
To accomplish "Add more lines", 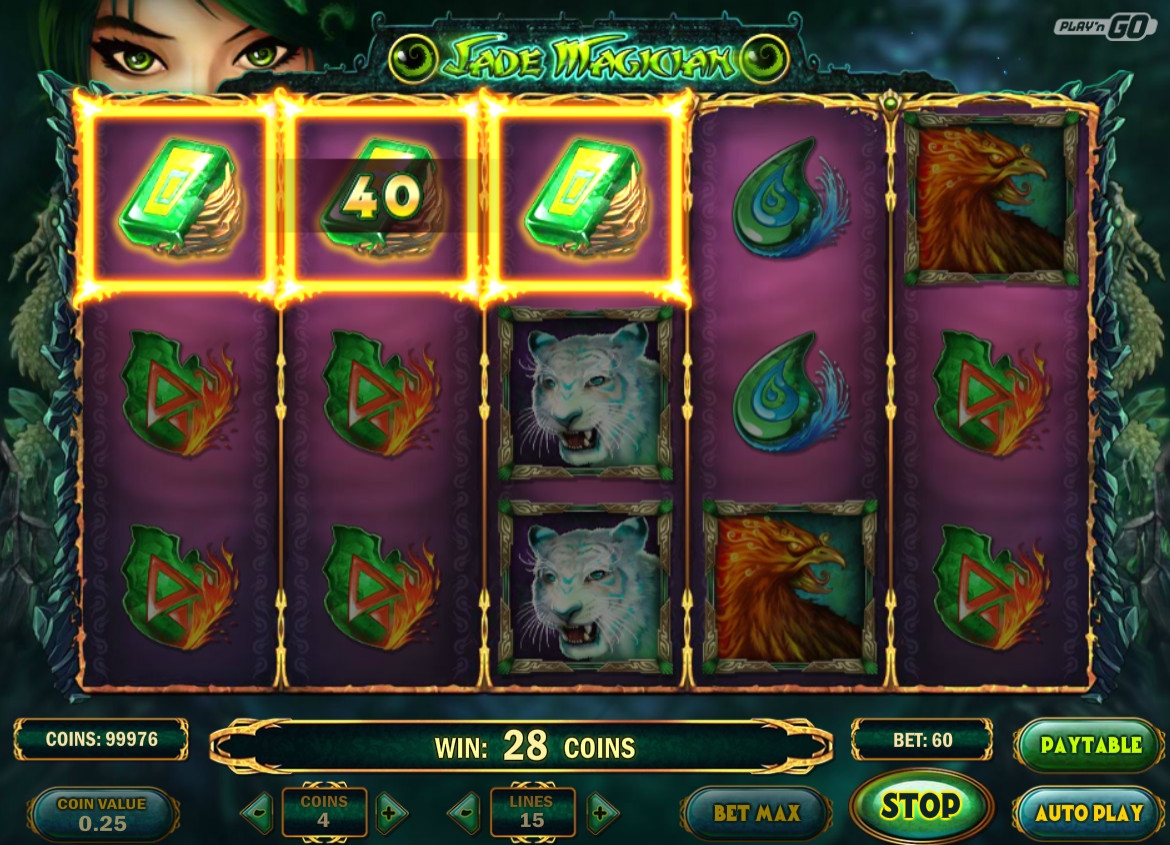I will click(601, 813).
